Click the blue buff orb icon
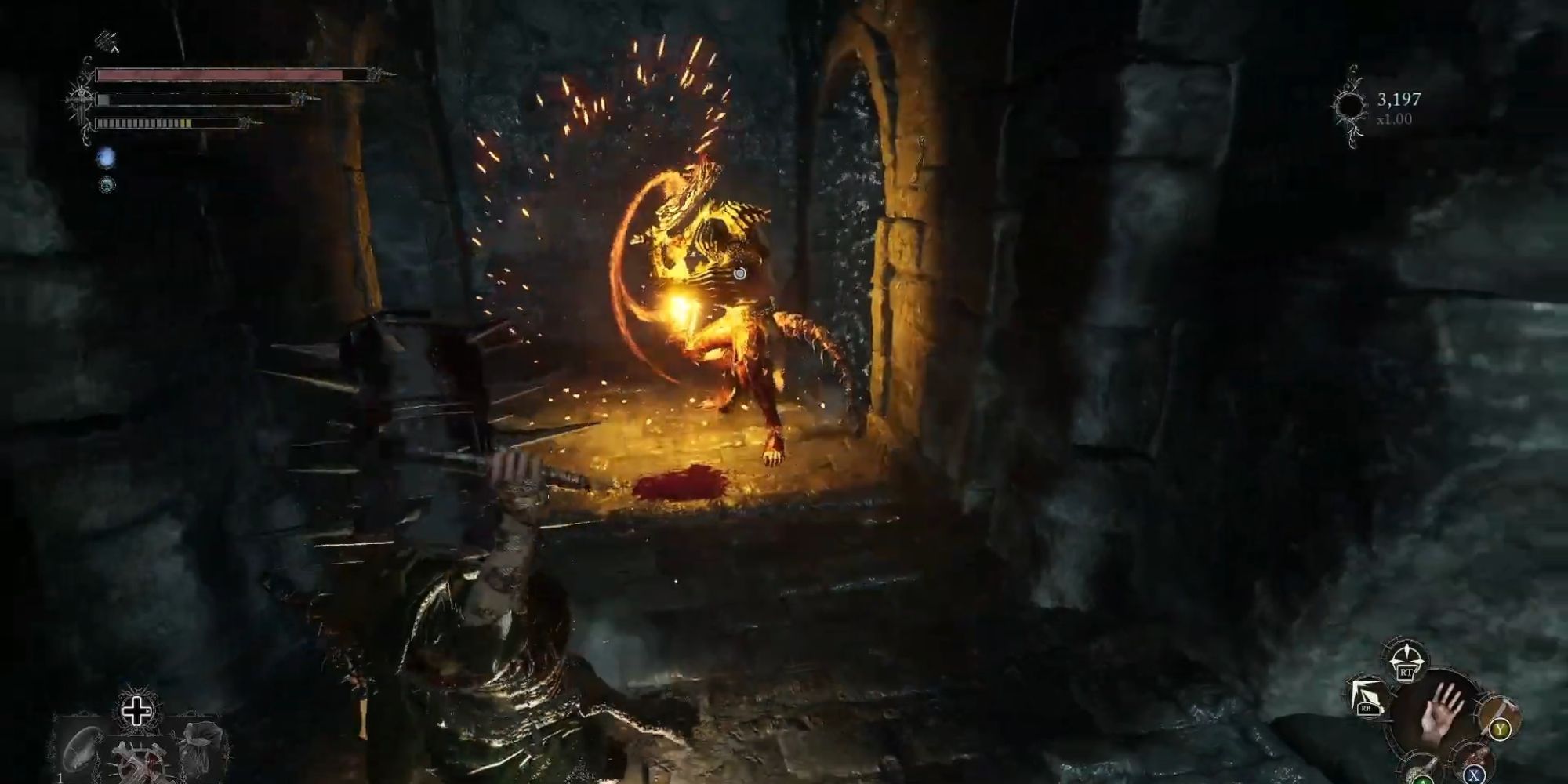The height and width of the screenshot is (784, 1568). click(107, 158)
